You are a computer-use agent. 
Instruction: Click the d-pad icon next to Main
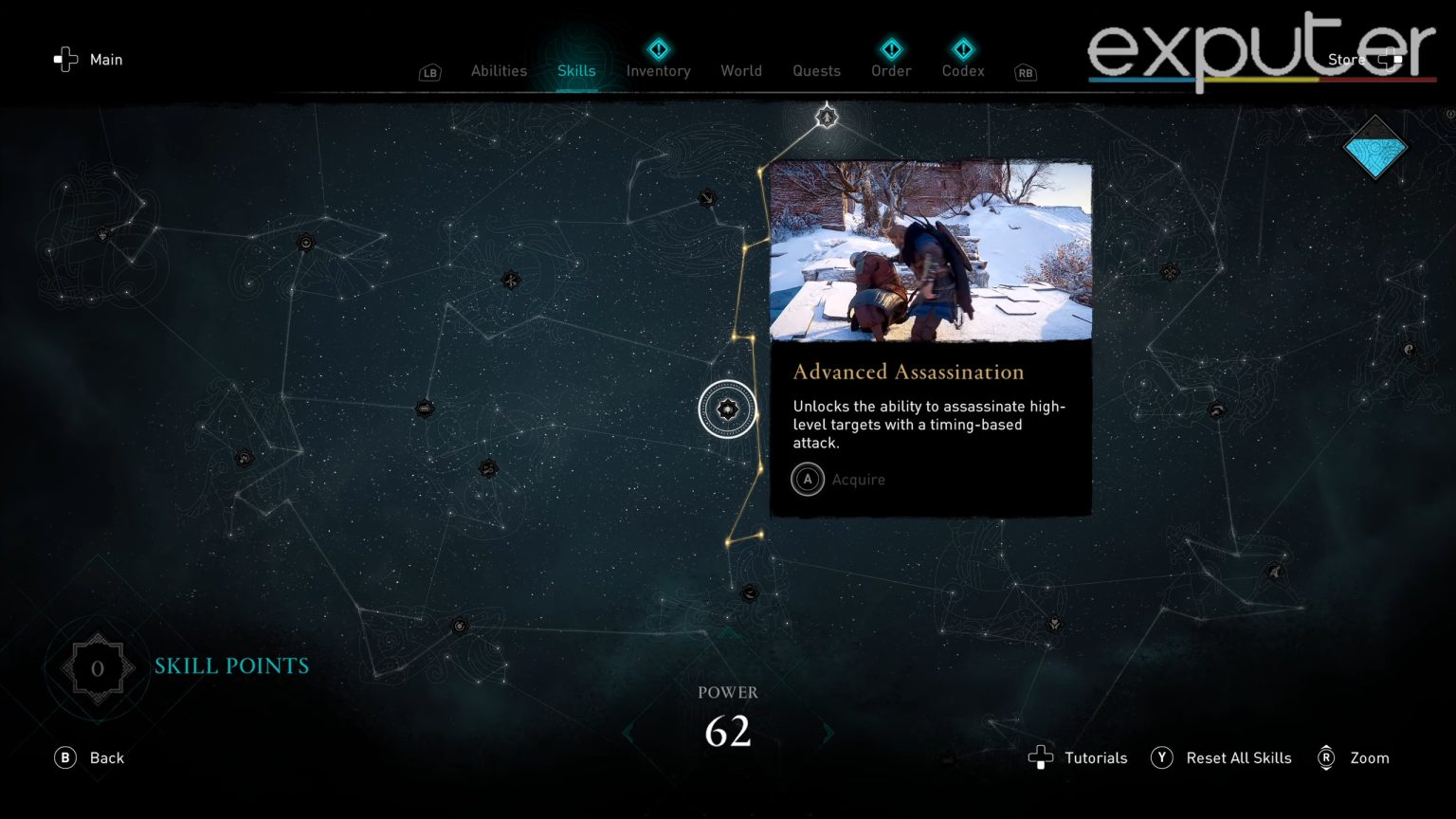point(64,59)
